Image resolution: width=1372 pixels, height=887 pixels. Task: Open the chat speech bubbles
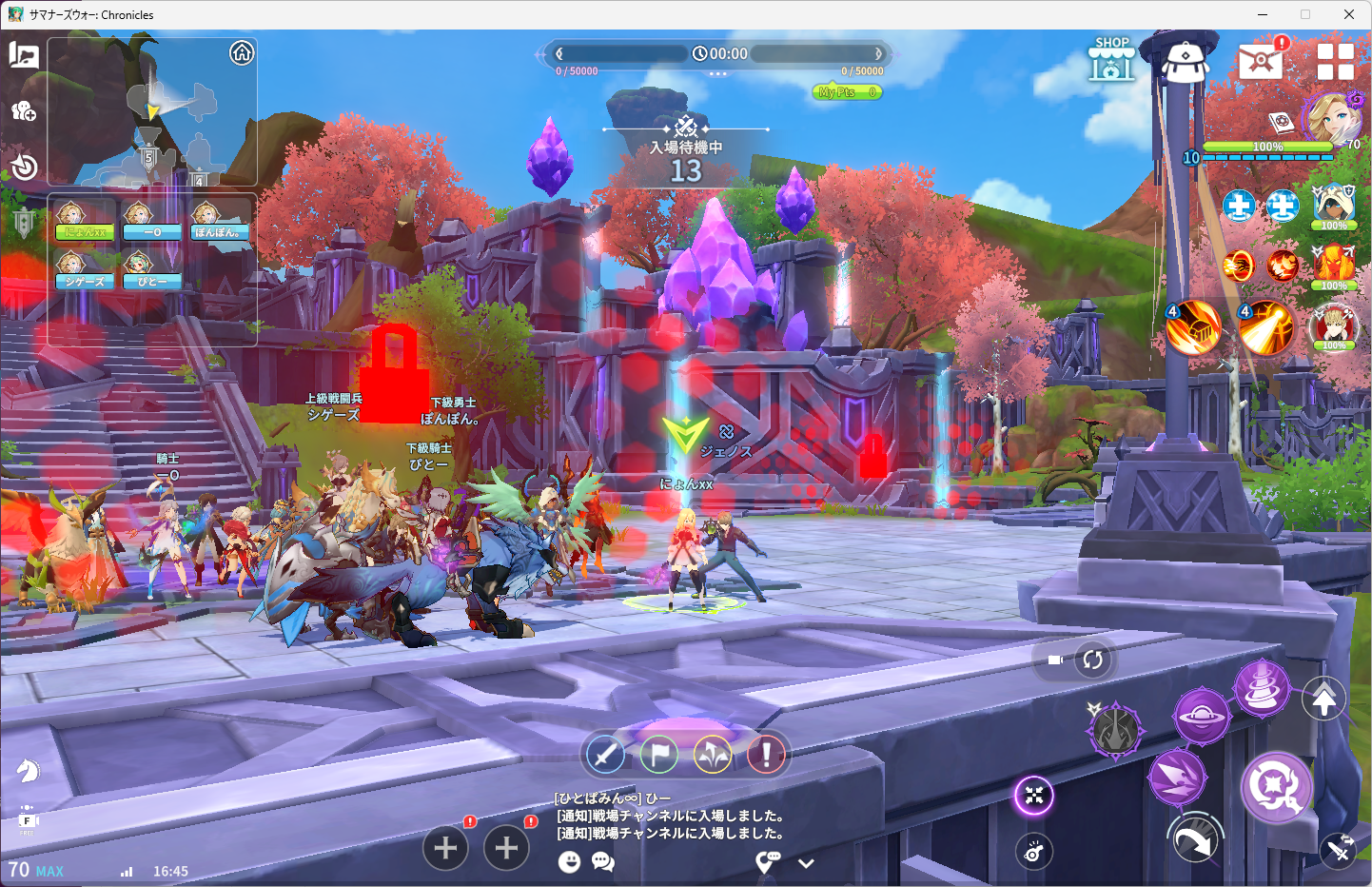tap(603, 862)
